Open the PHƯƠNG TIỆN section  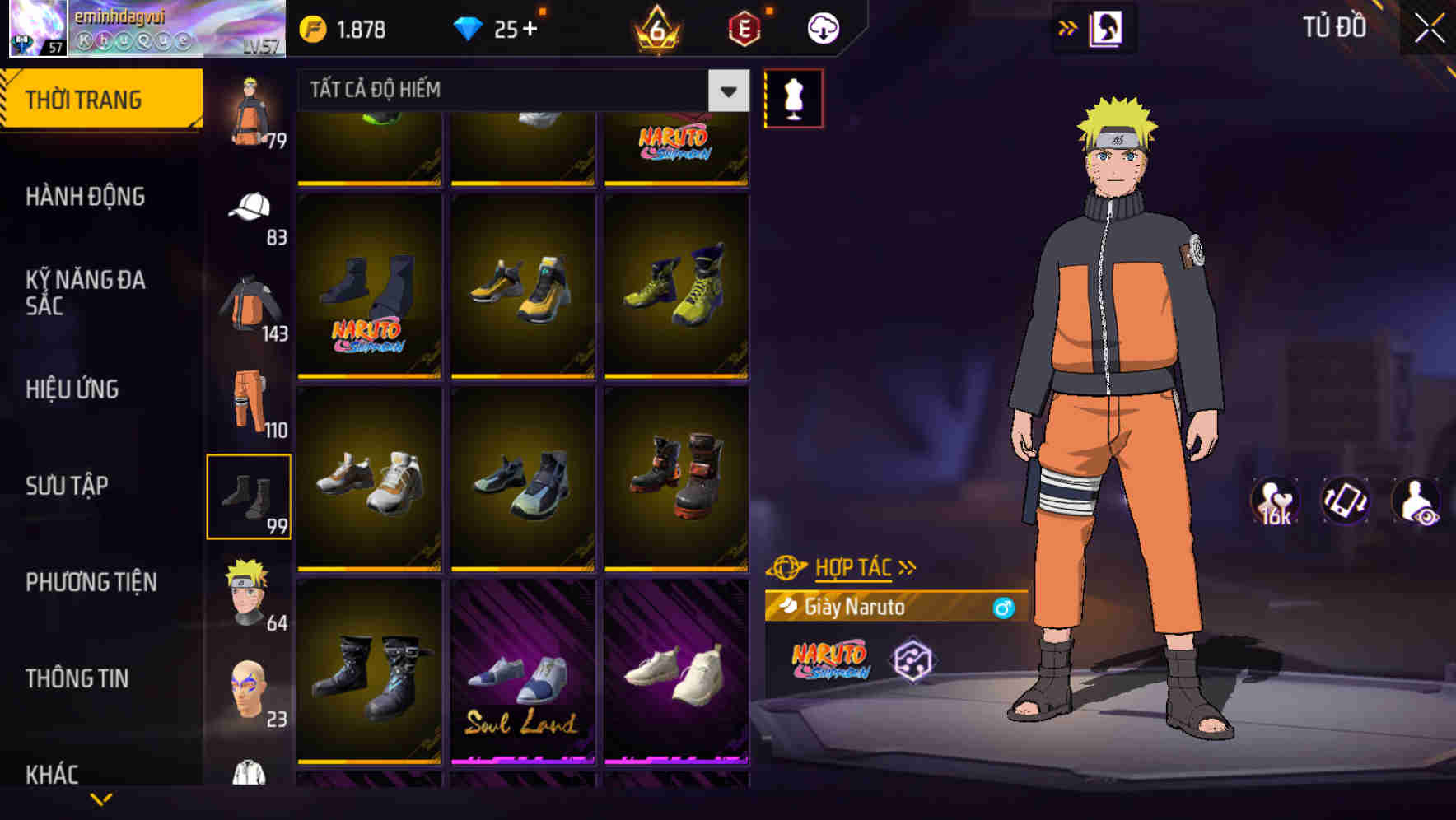click(x=93, y=582)
